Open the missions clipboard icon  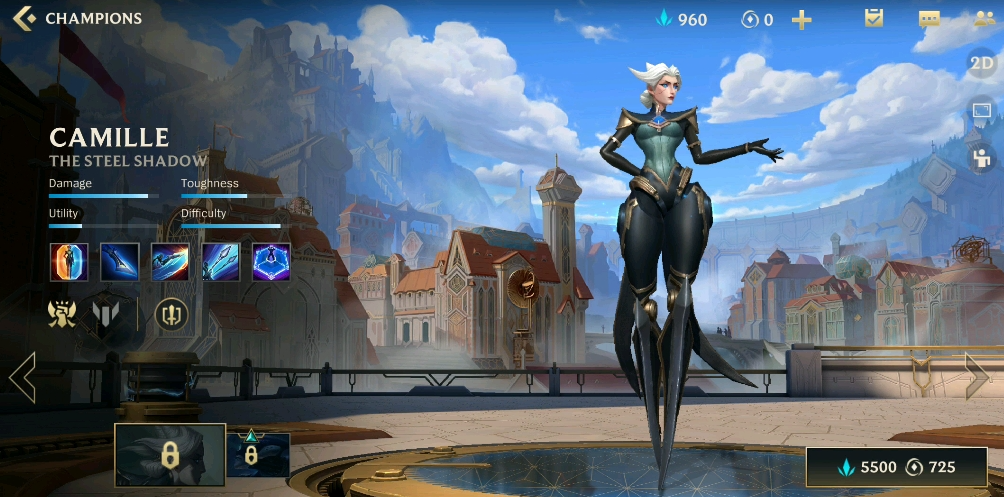[874, 18]
